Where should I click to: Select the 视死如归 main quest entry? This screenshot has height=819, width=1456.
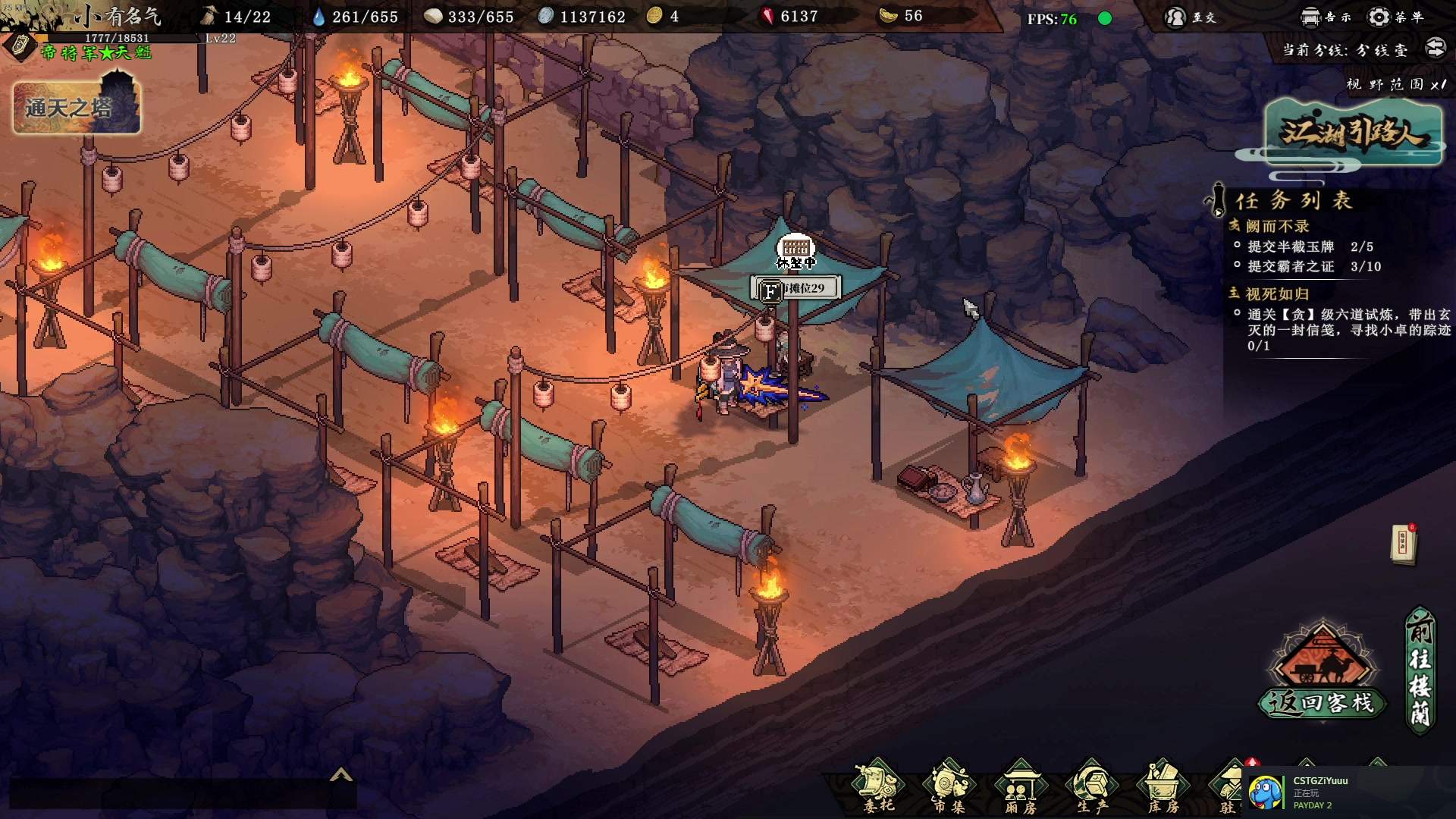[1277, 293]
